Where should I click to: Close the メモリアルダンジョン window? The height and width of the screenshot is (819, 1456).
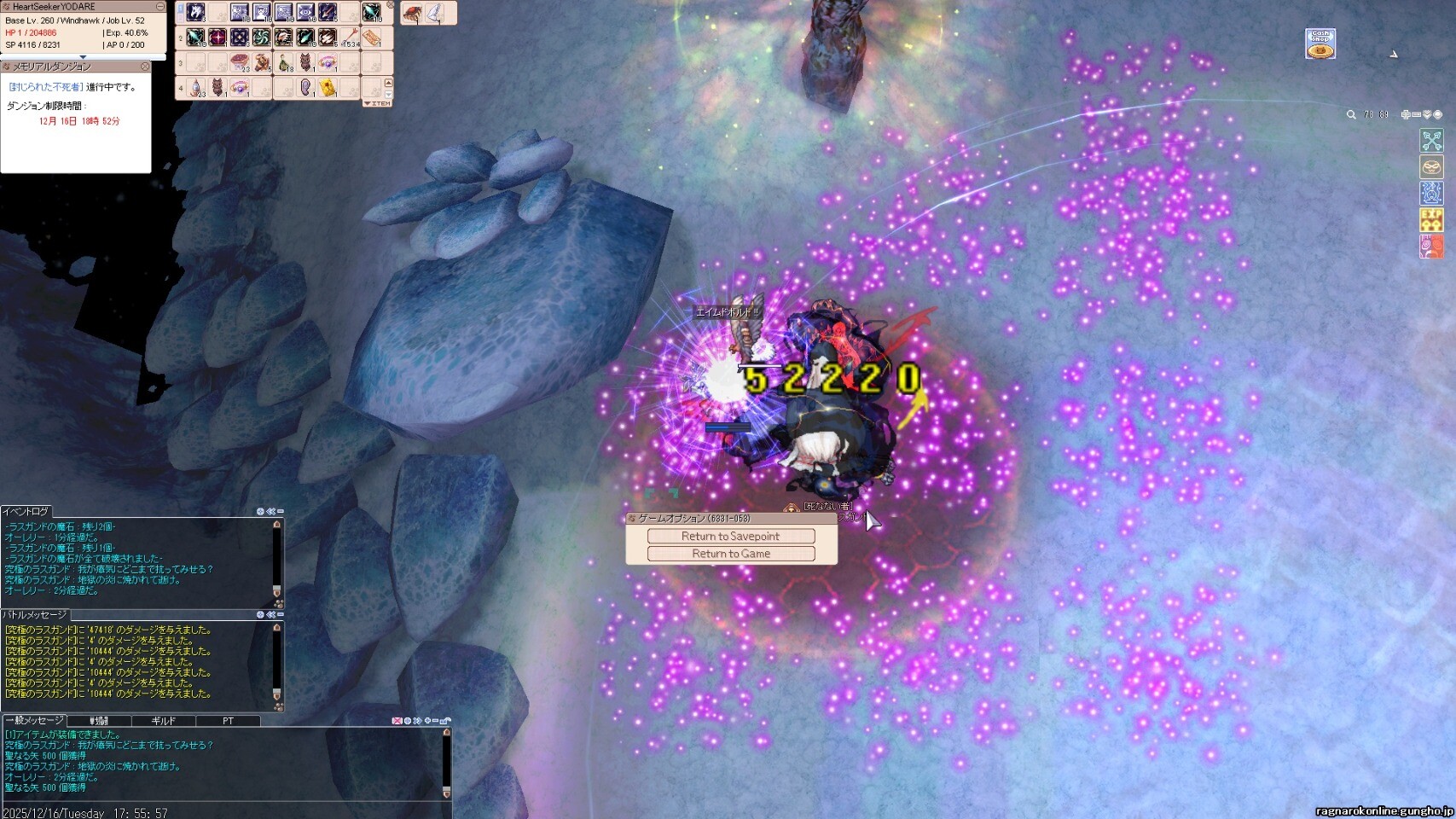145,67
